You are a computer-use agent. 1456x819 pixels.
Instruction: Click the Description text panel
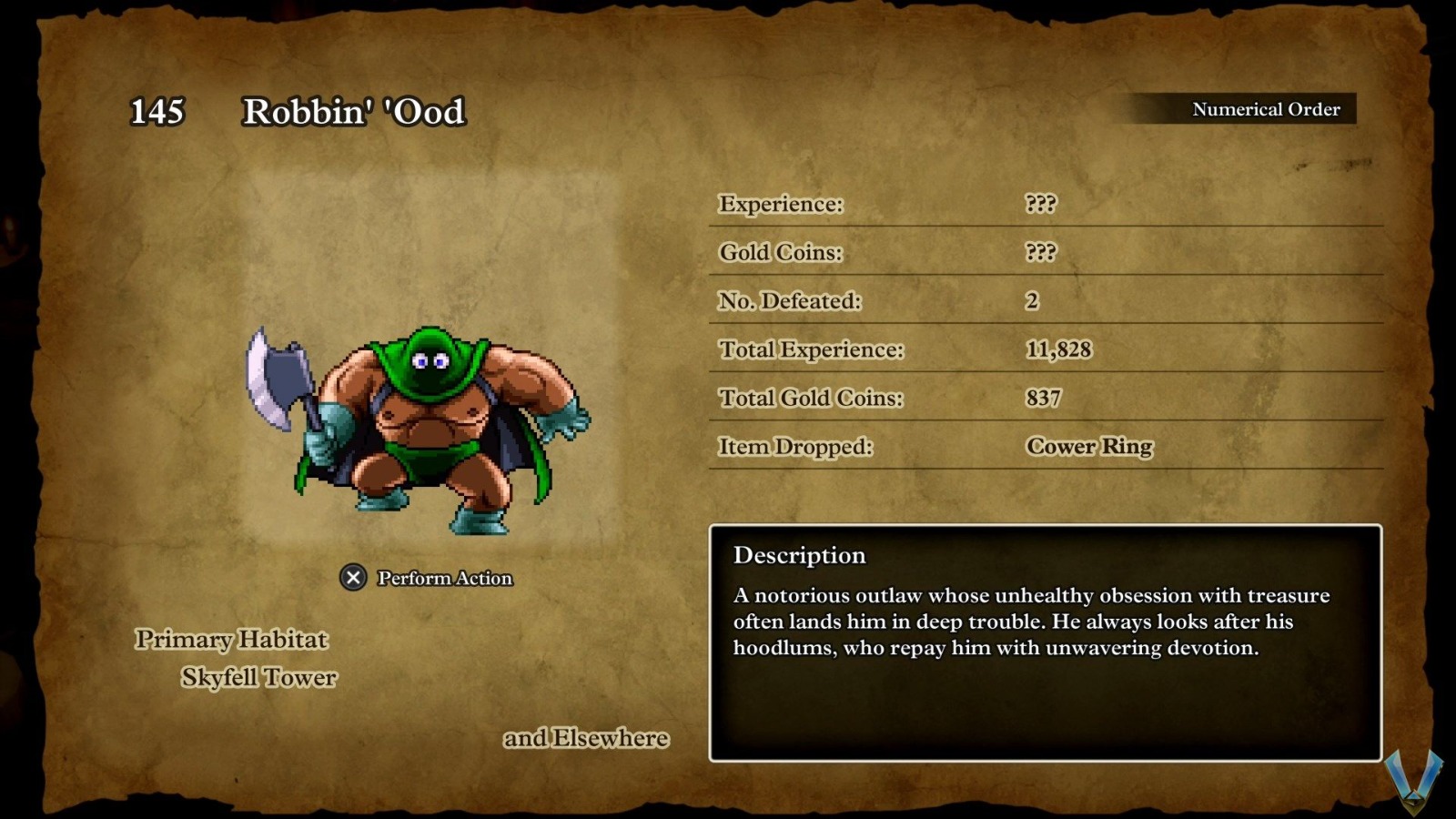coord(1045,642)
